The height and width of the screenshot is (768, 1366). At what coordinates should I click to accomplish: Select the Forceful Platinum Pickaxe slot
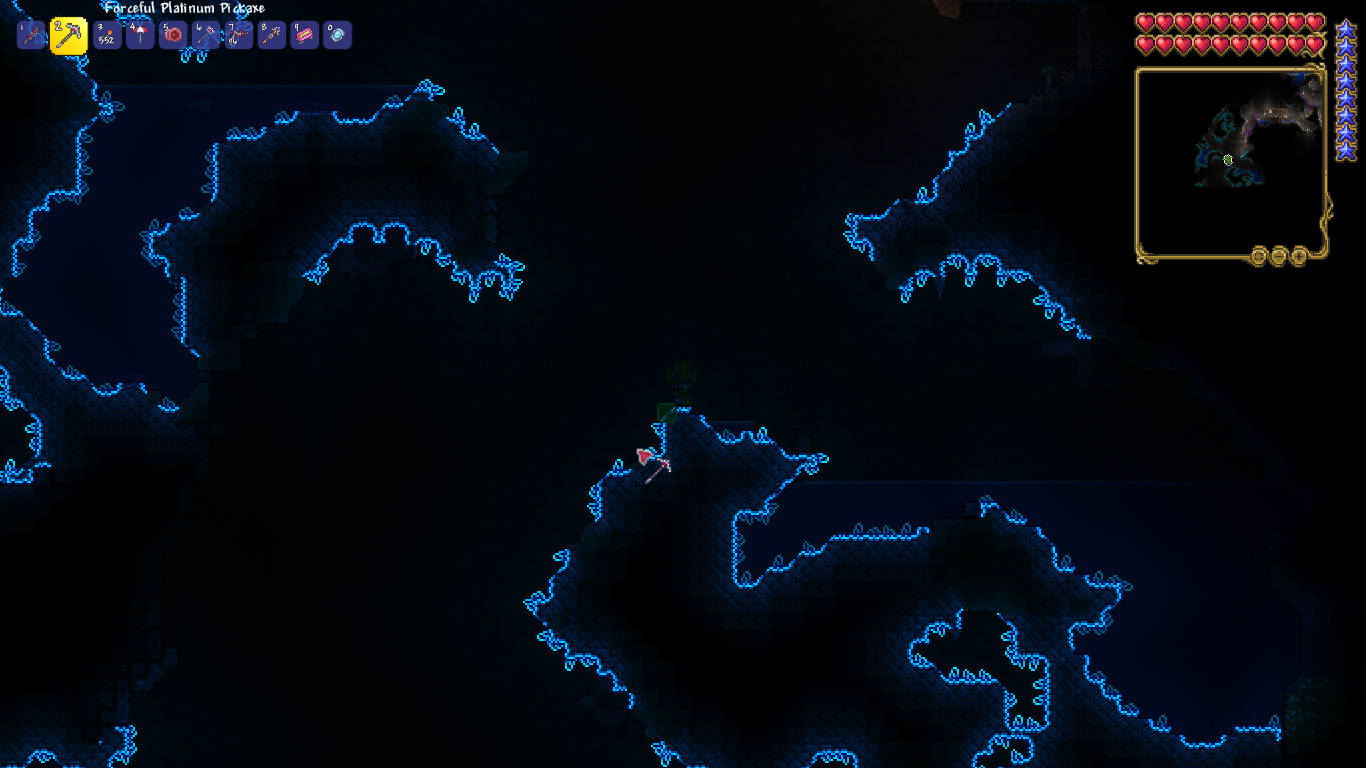68,36
